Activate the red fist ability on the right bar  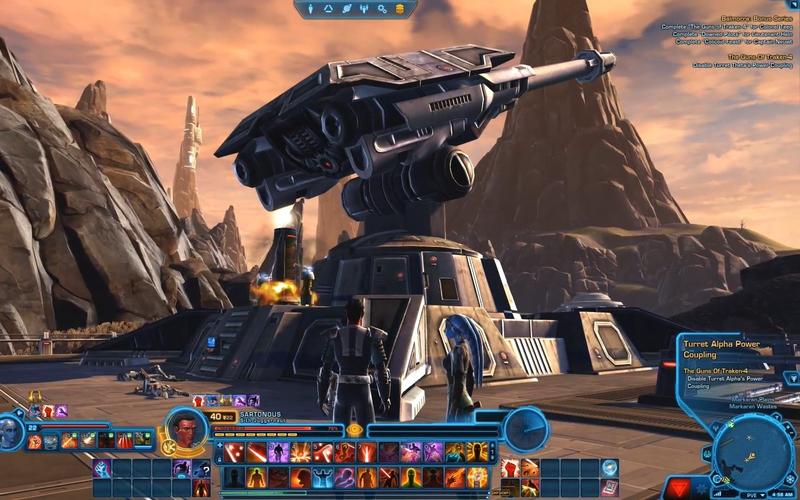[x=509, y=468]
